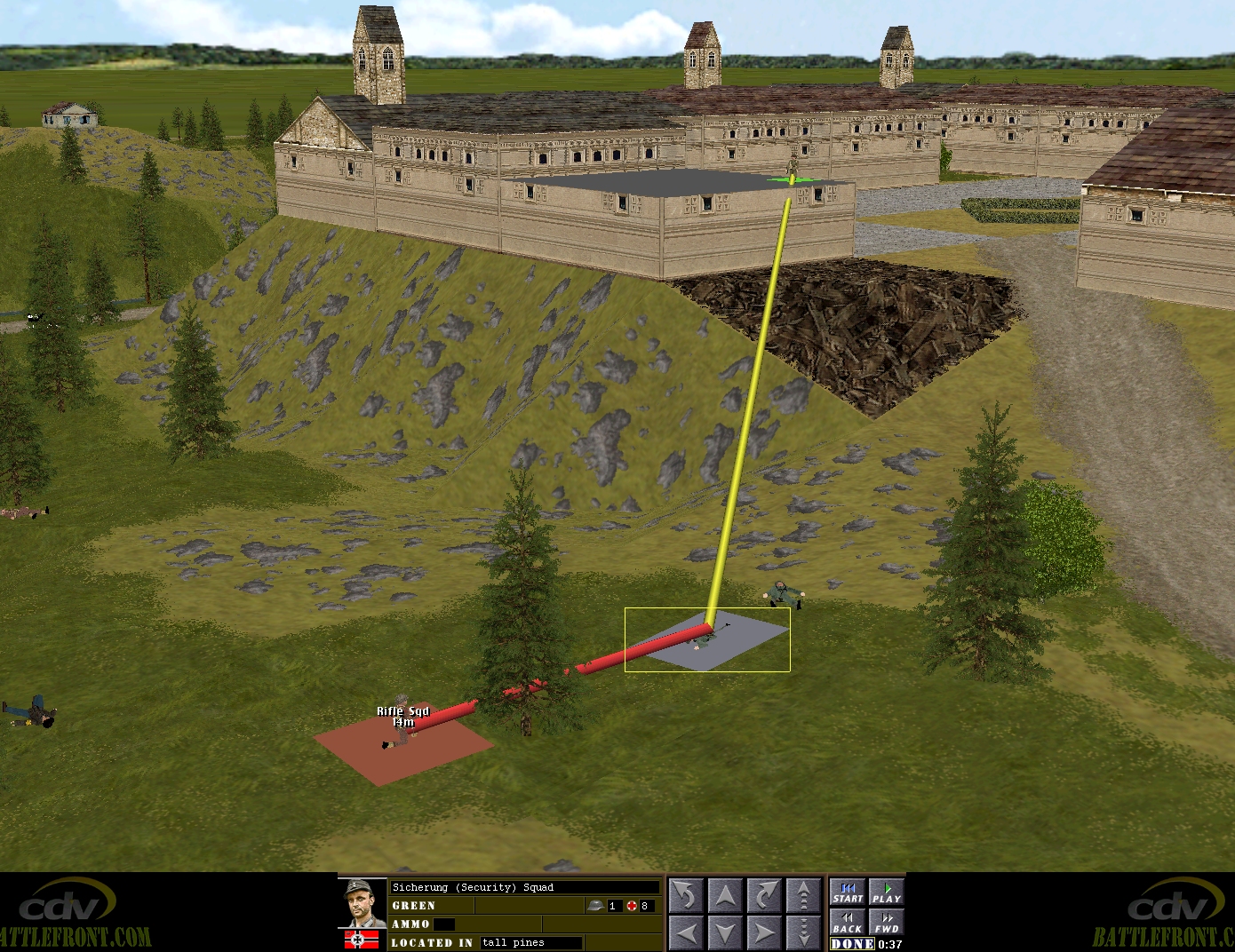The height and width of the screenshot is (952, 1235).
Task: Step the replay with the BACK button
Action: (x=848, y=923)
